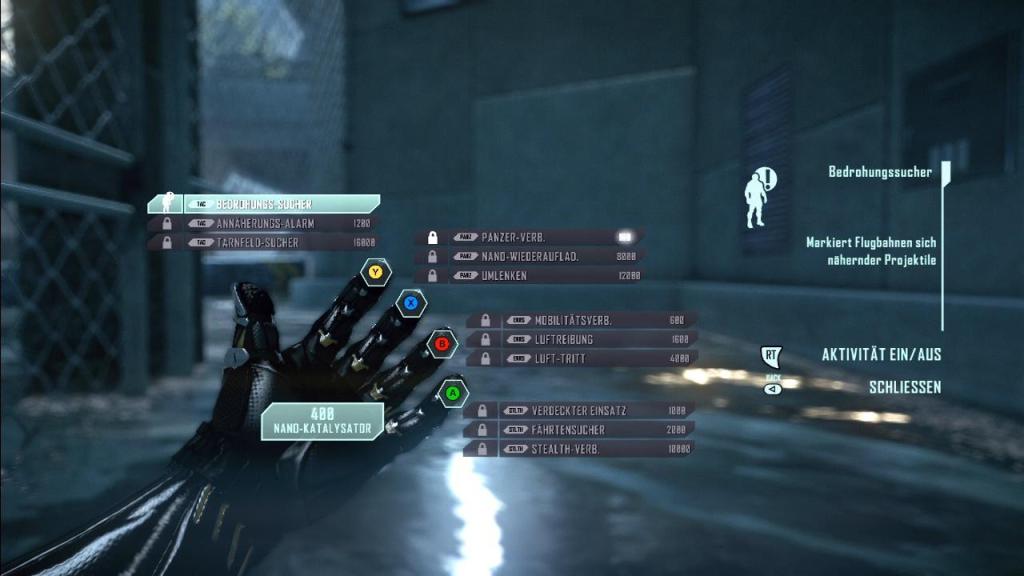Choose the Umlenken module

[530, 275]
